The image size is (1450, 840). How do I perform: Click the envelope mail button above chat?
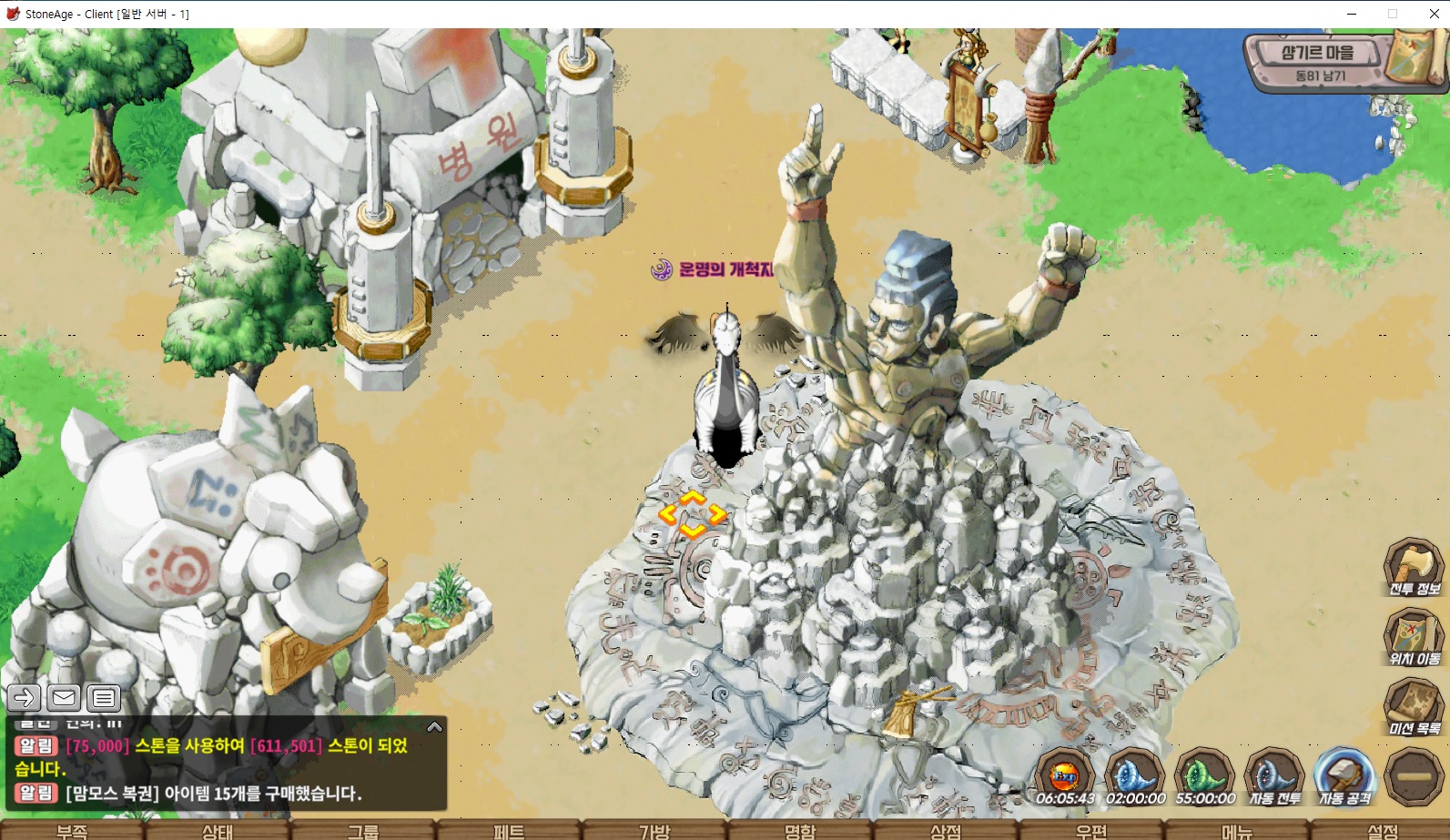[64, 698]
